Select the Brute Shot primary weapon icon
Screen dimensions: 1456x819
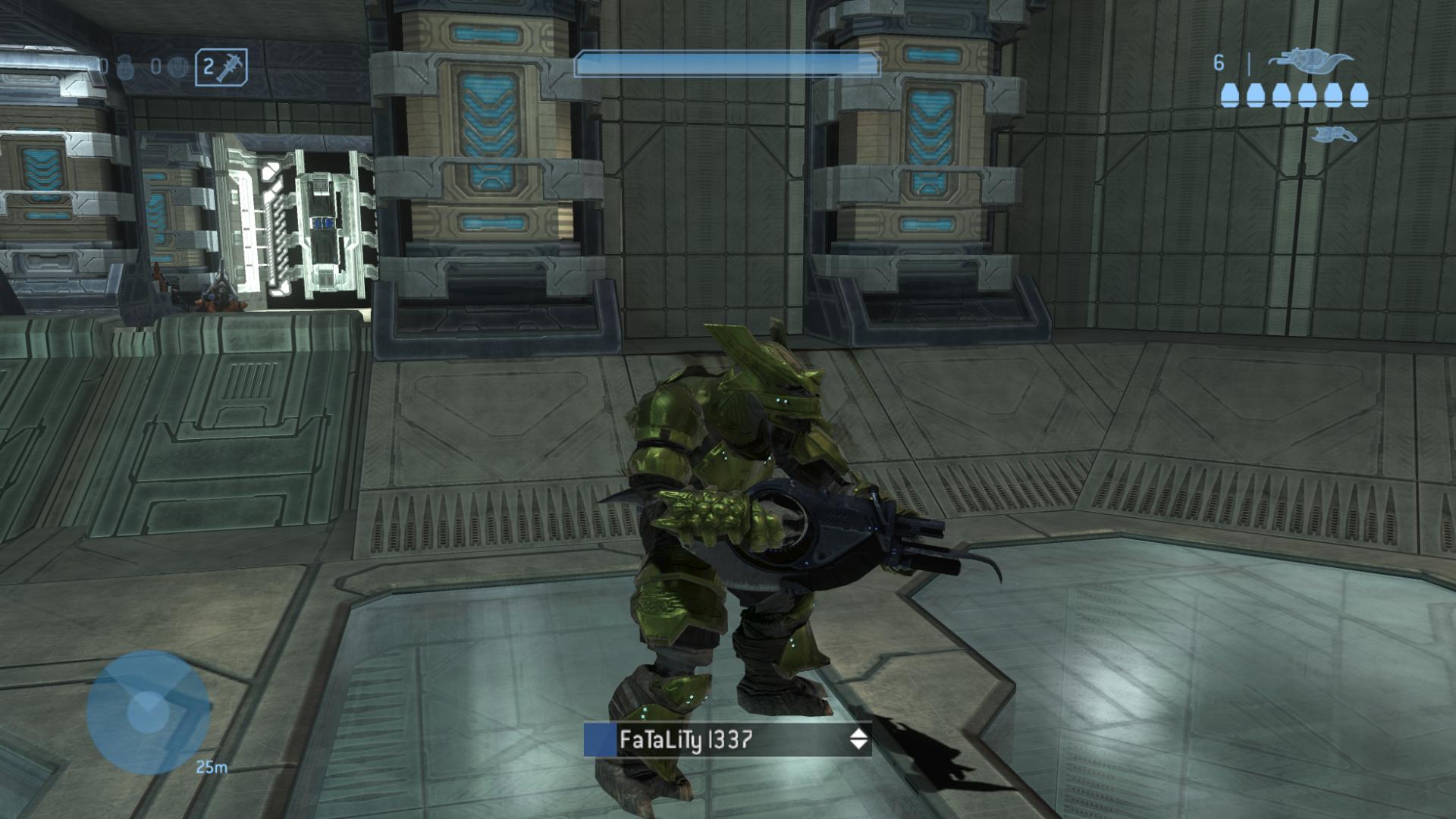click(1310, 61)
